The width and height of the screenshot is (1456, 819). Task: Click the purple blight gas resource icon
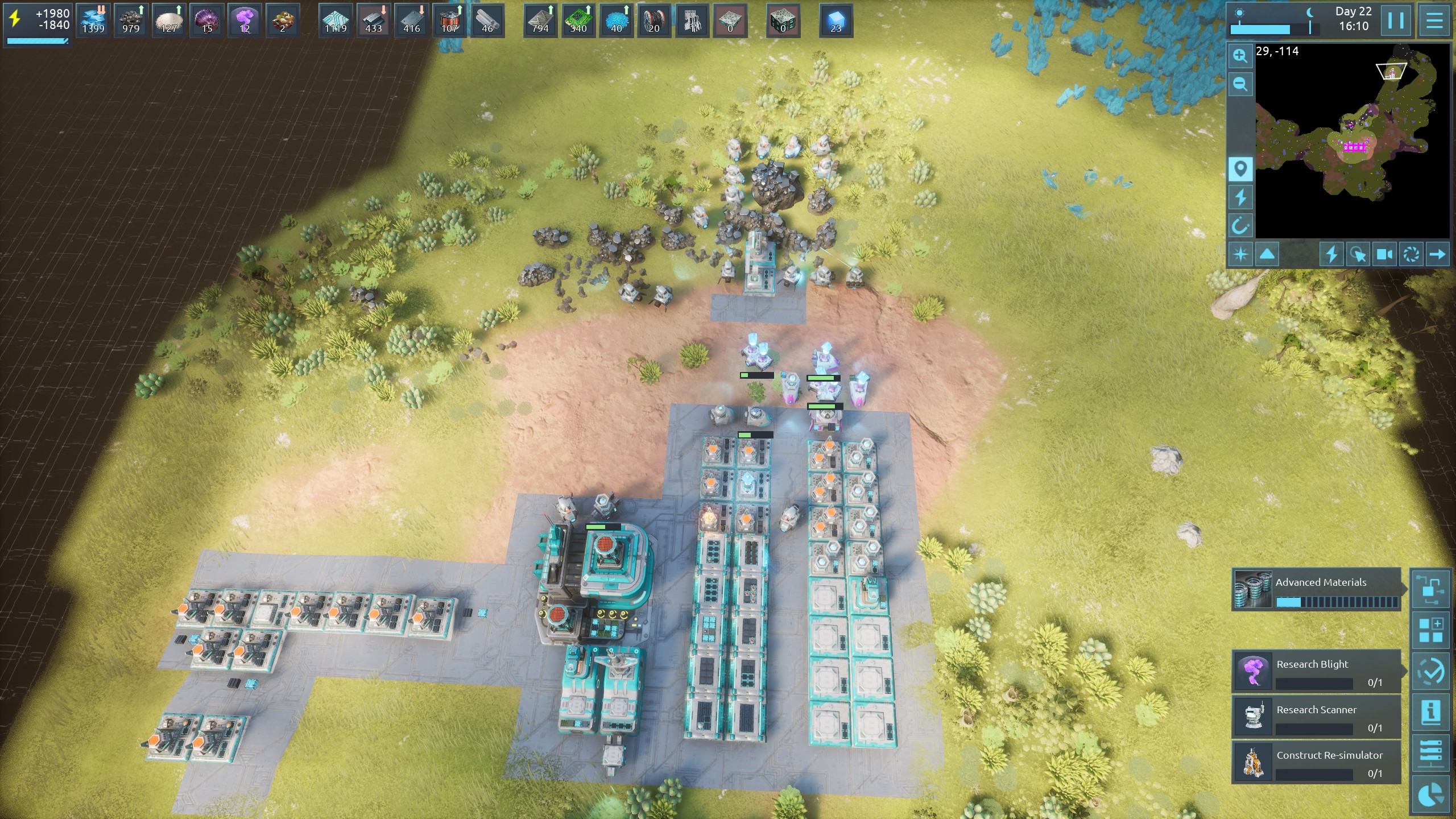tap(245, 21)
